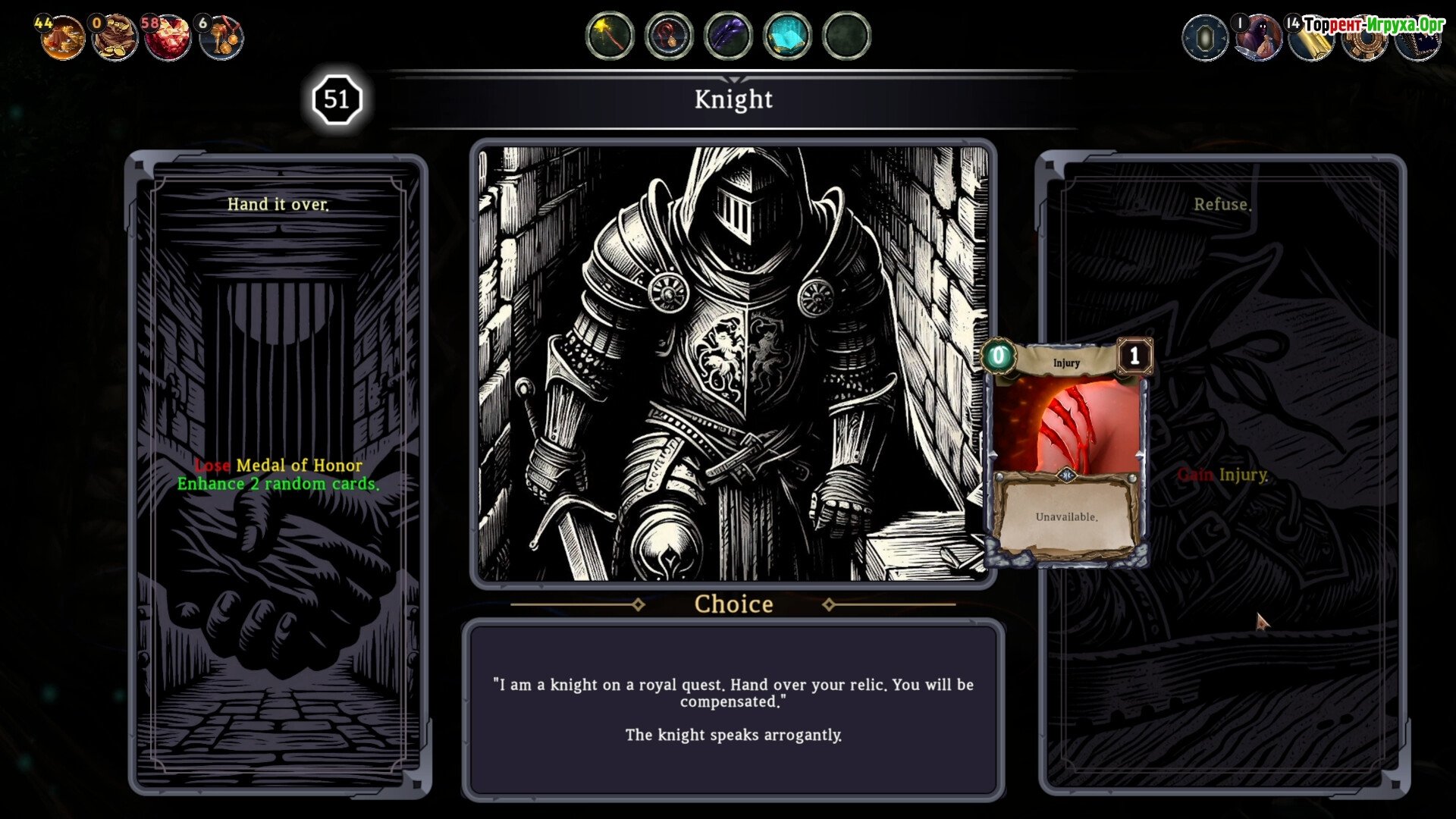1456x819 pixels.
Task: Select the glowing cyan spellbook relic
Action: tap(787, 36)
